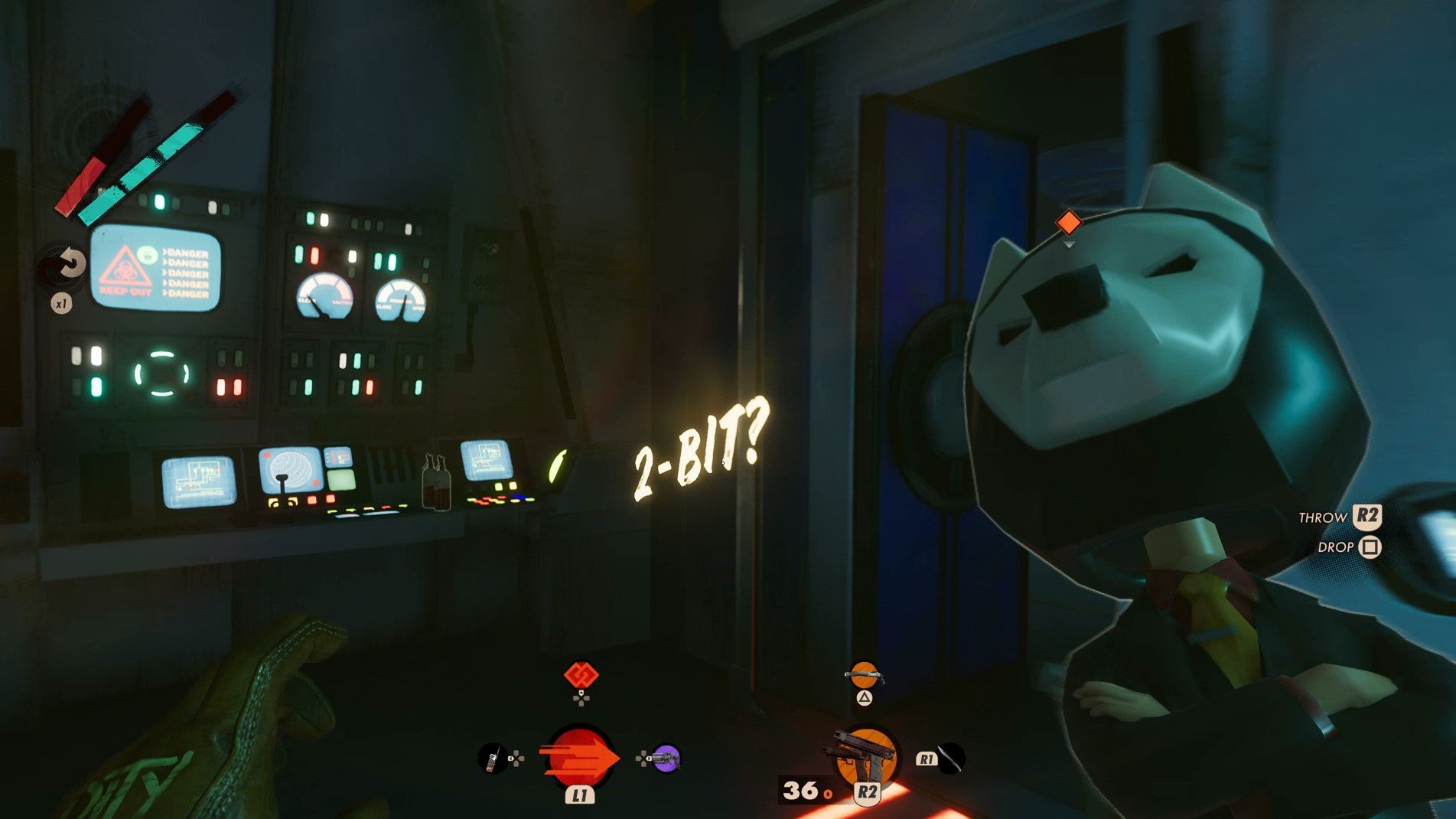The height and width of the screenshot is (819, 1456).
Task: Switch to the purple-backed gun
Action: click(666, 759)
